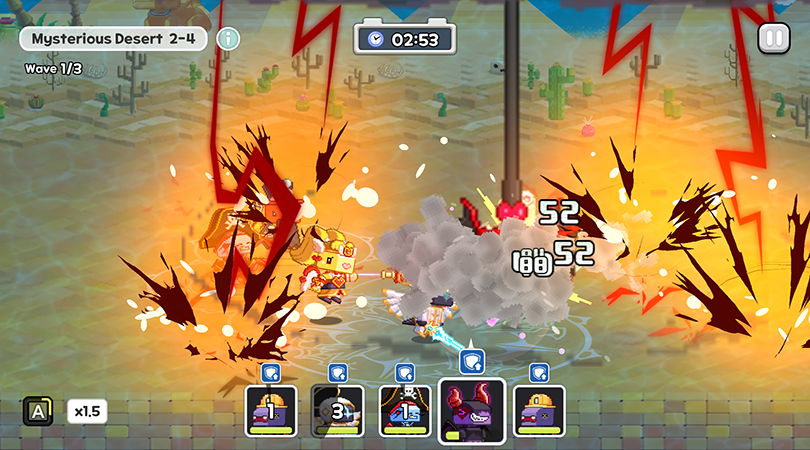Tap the shield icon above the demon card

tap(472, 361)
